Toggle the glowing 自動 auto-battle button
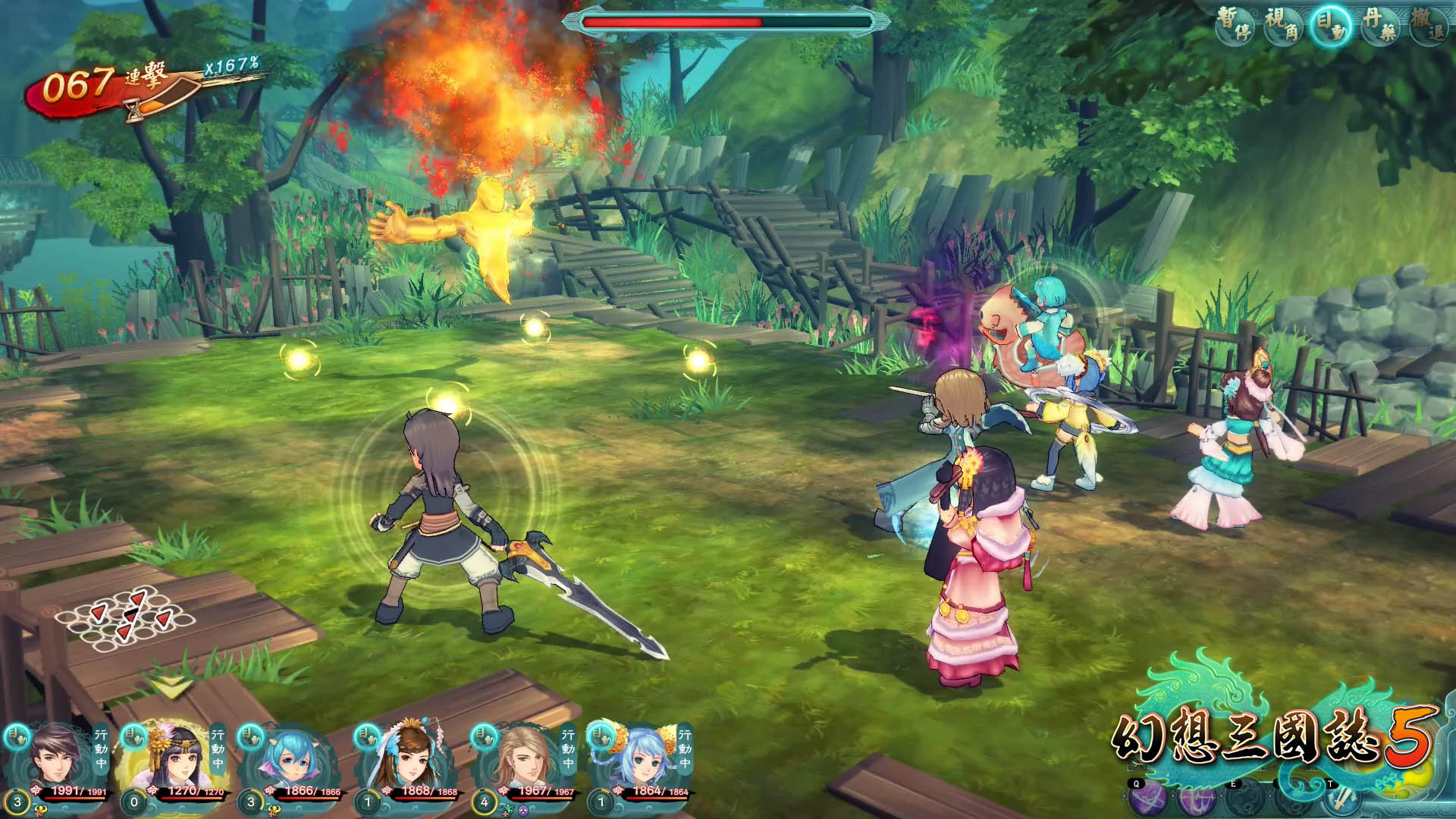1456x819 pixels. tap(1332, 24)
